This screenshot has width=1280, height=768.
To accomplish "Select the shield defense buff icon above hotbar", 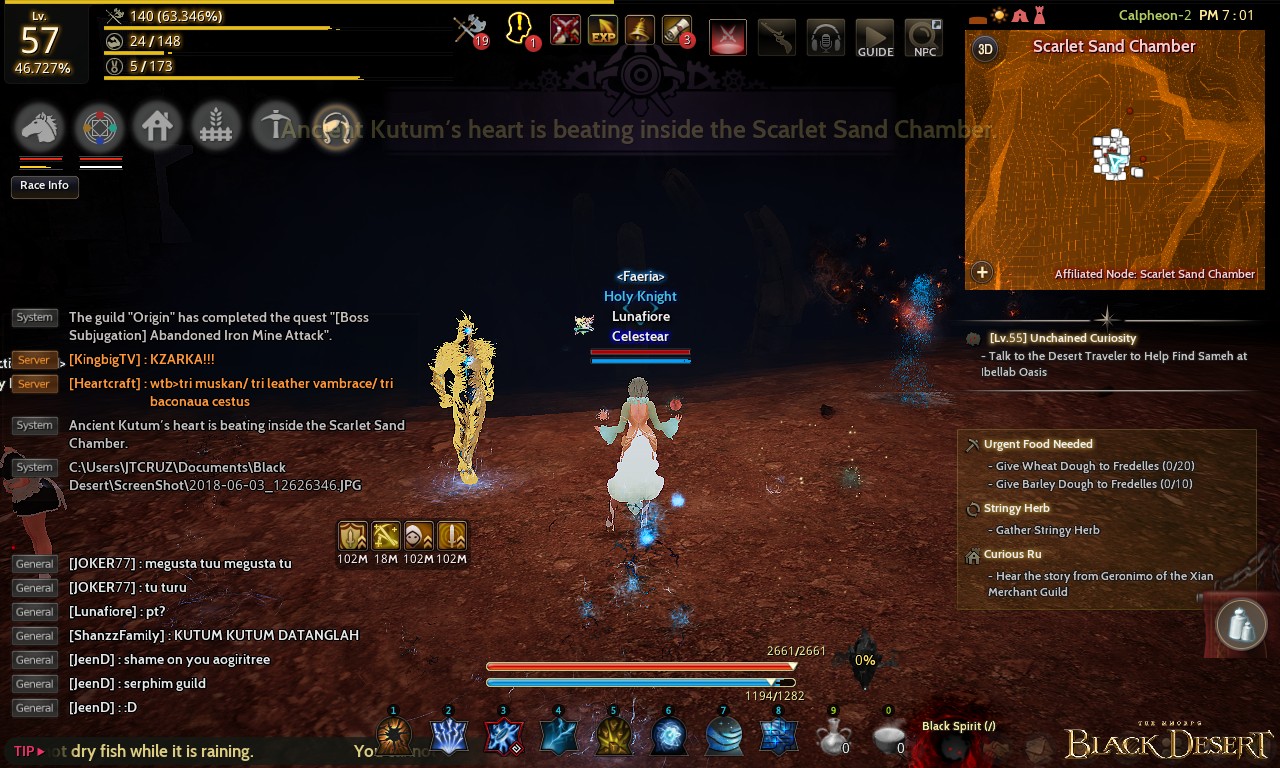I will click(x=352, y=536).
